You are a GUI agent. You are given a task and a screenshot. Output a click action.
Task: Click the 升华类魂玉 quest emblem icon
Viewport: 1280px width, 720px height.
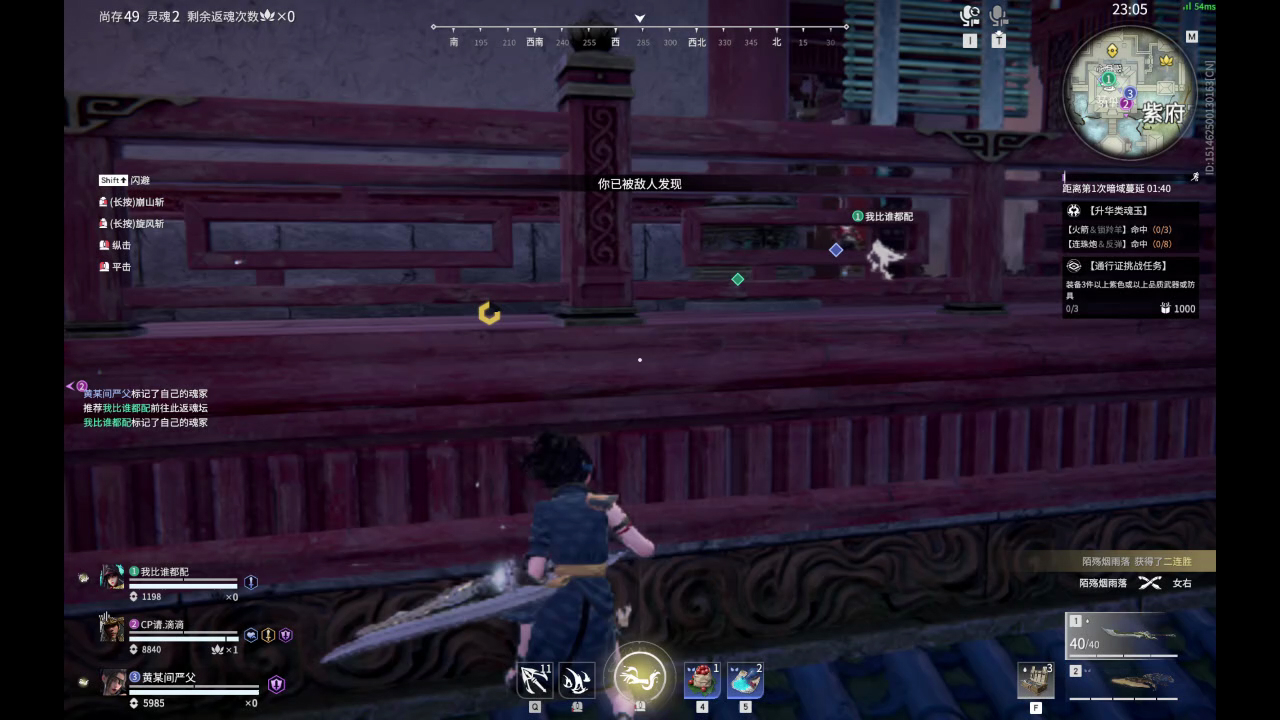click(1076, 211)
